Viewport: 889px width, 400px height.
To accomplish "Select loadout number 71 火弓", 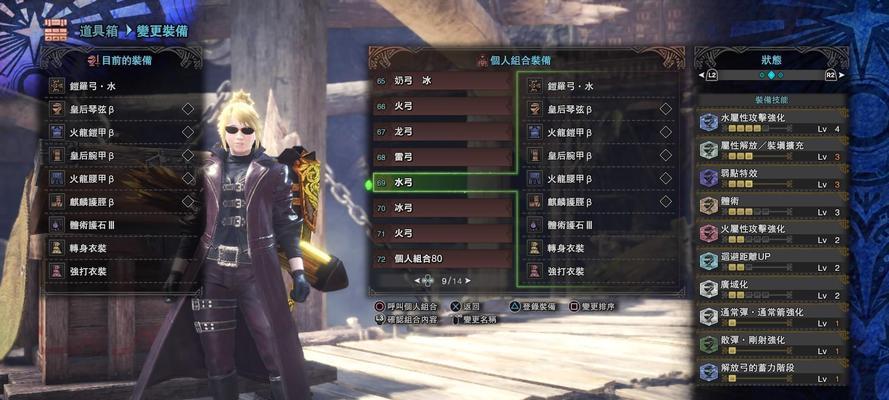I will (441, 234).
